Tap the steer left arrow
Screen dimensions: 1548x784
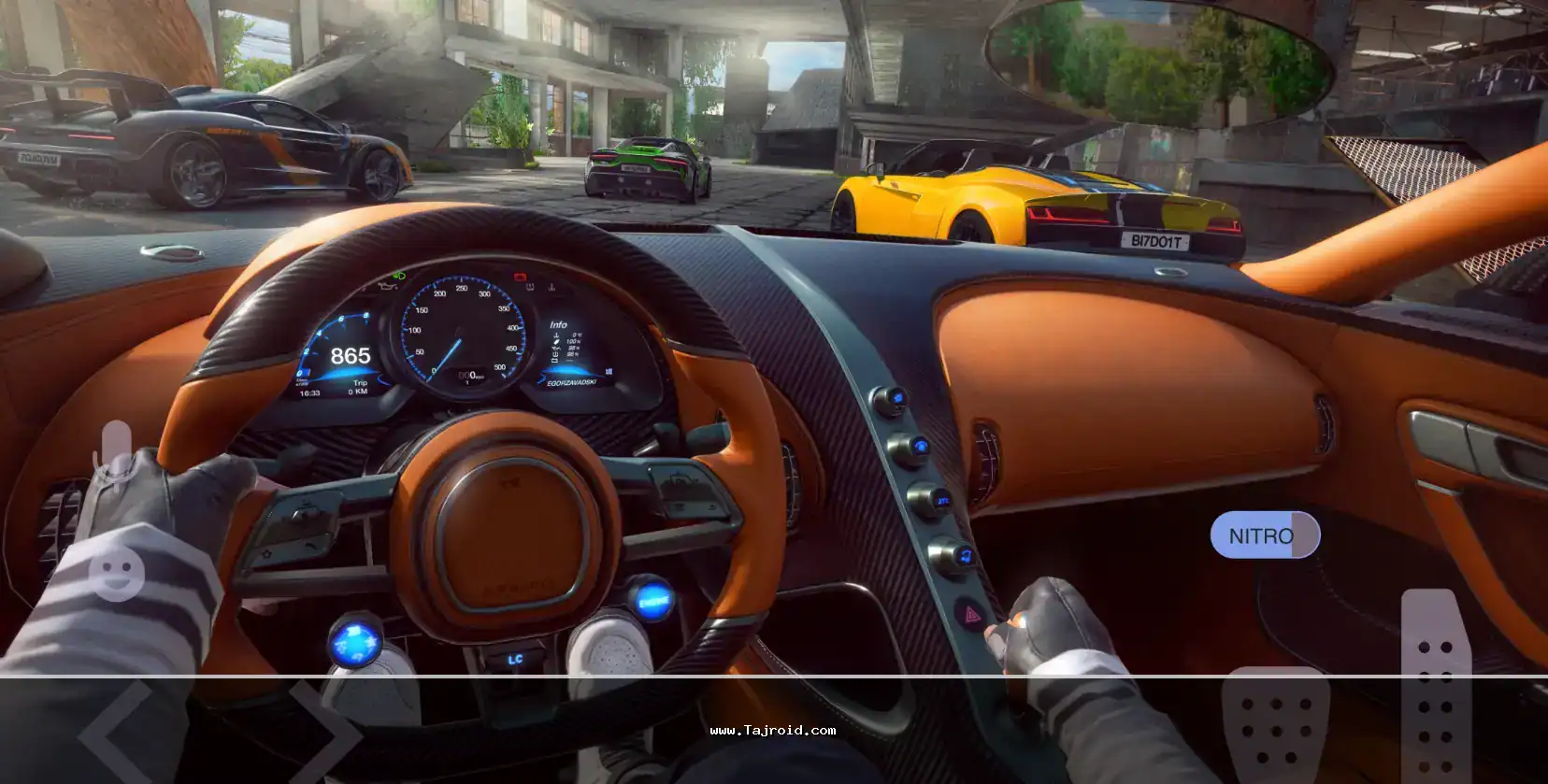pos(115,735)
